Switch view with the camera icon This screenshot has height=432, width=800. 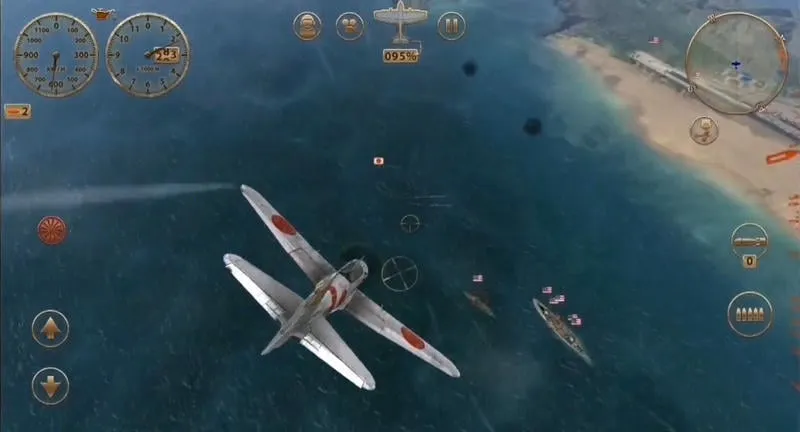(349, 26)
